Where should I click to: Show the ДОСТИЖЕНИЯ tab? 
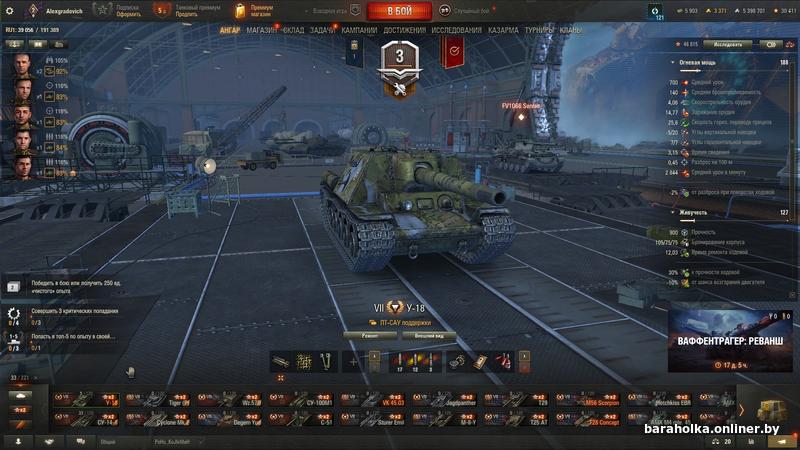tap(404, 31)
